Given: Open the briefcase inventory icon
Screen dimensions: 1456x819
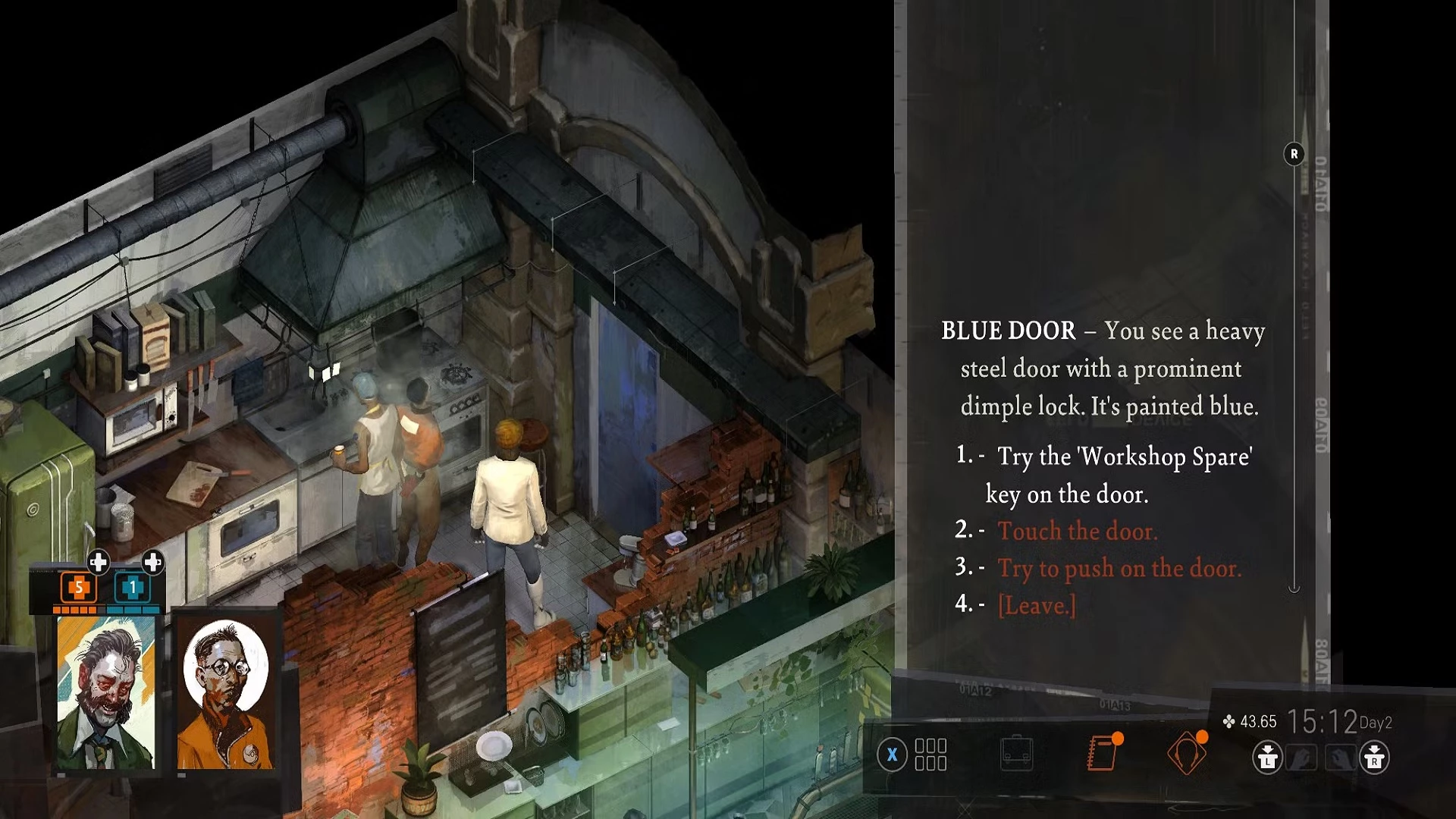Looking at the screenshot, I should tap(1016, 754).
